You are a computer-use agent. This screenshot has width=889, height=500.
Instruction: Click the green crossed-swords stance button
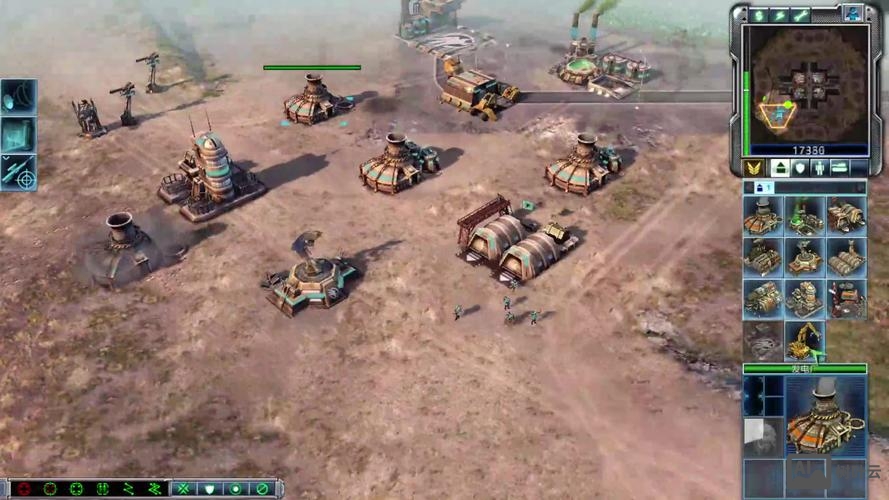(184, 489)
